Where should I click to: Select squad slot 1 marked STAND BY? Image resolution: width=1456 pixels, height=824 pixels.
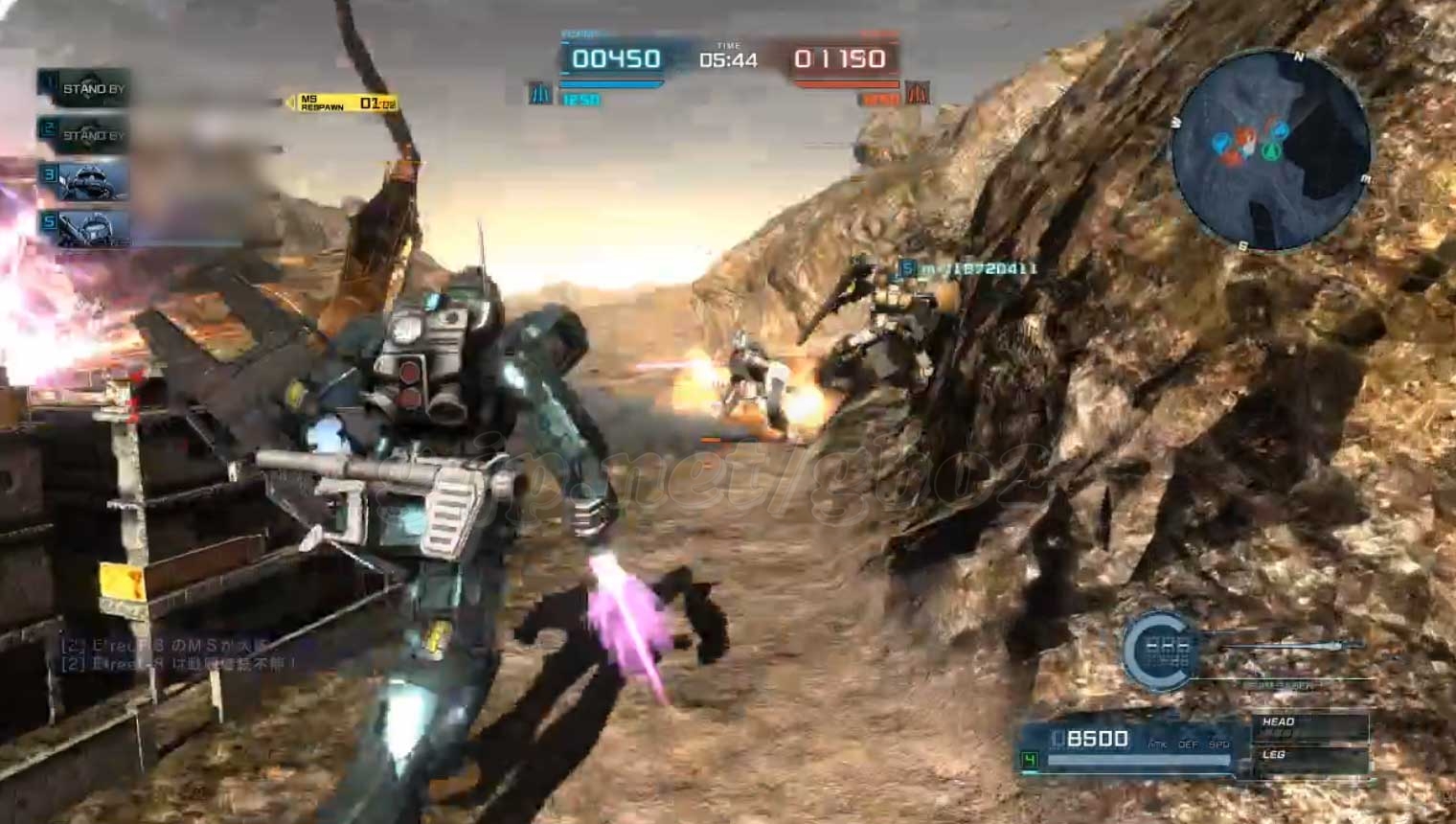click(84, 88)
